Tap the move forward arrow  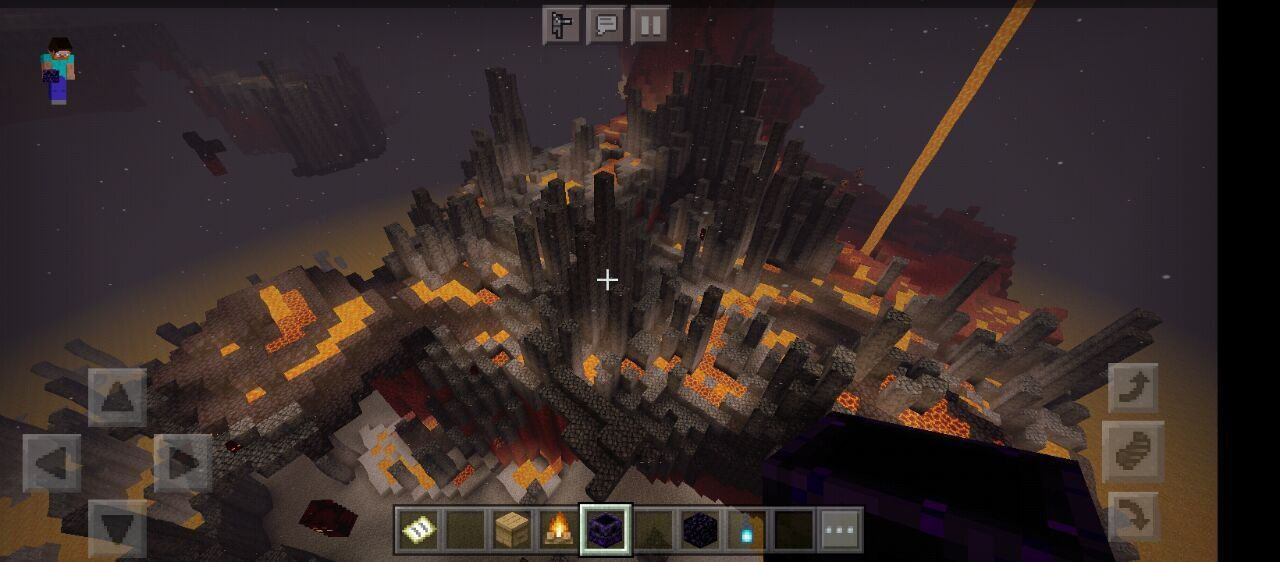pos(117,397)
